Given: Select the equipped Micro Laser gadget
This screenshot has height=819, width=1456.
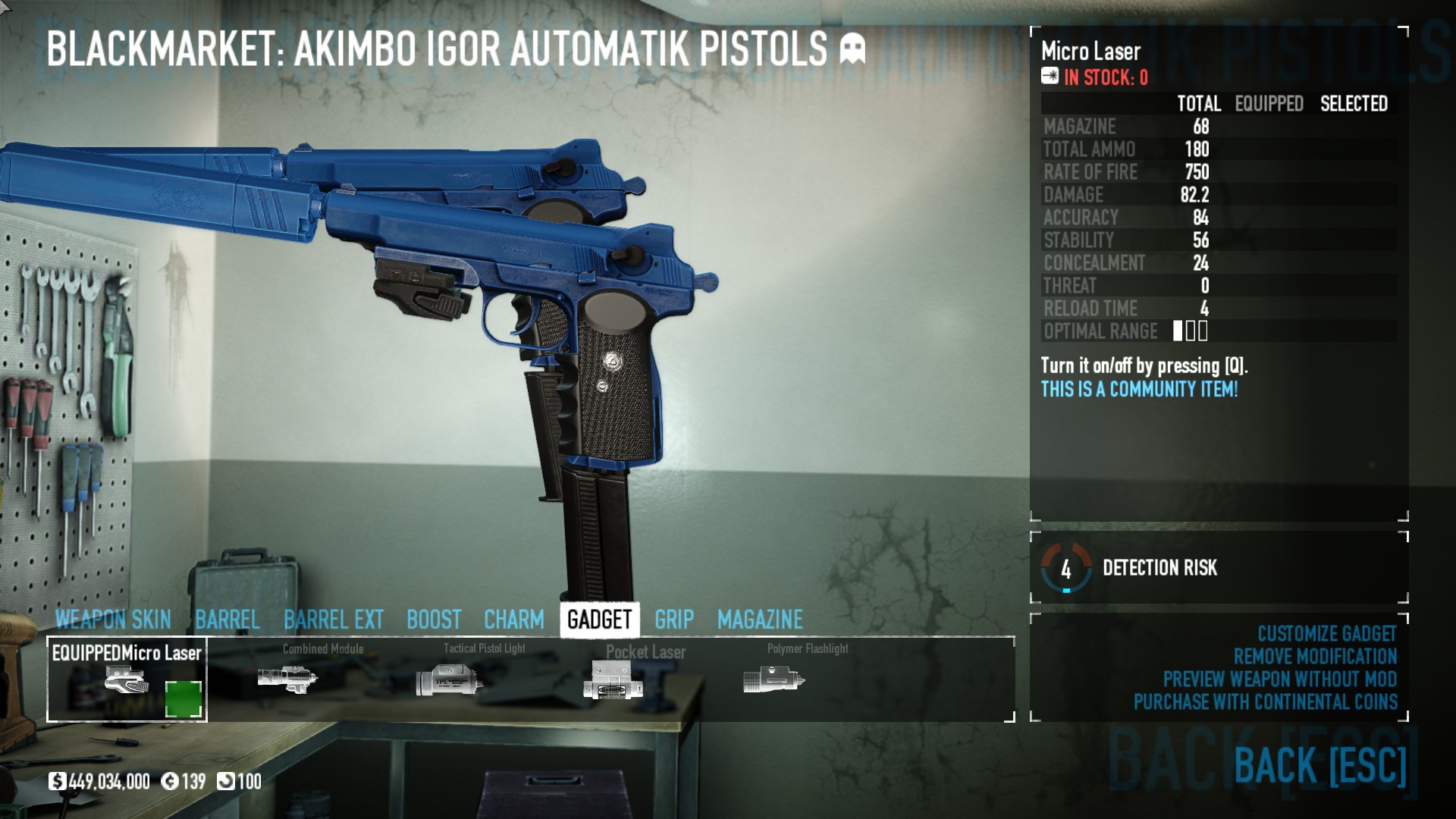Looking at the screenshot, I should tap(127, 679).
